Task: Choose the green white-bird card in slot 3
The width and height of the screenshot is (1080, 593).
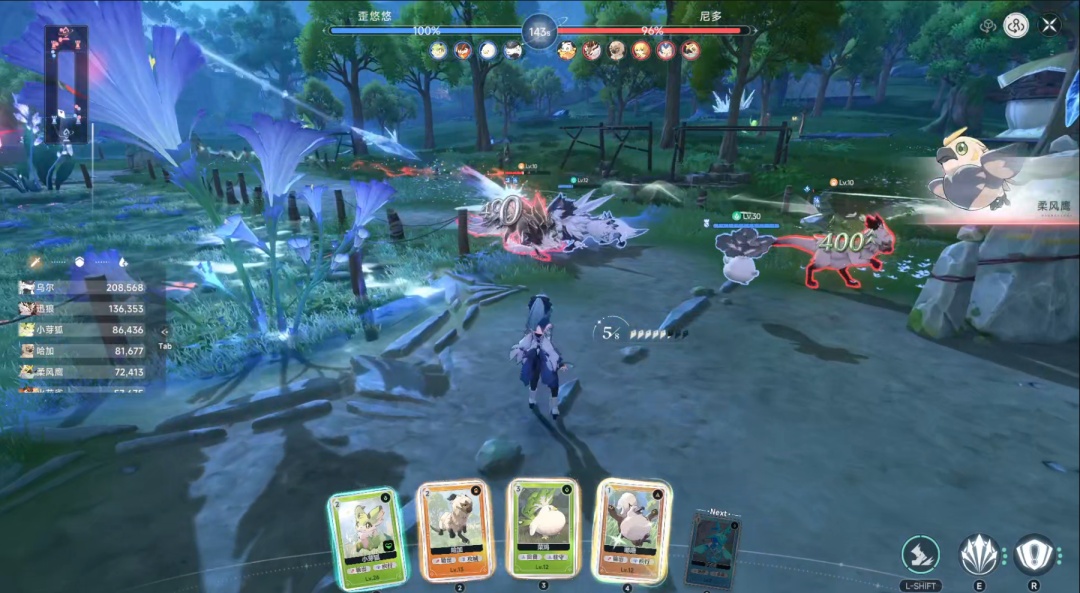Action: pos(543,528)
